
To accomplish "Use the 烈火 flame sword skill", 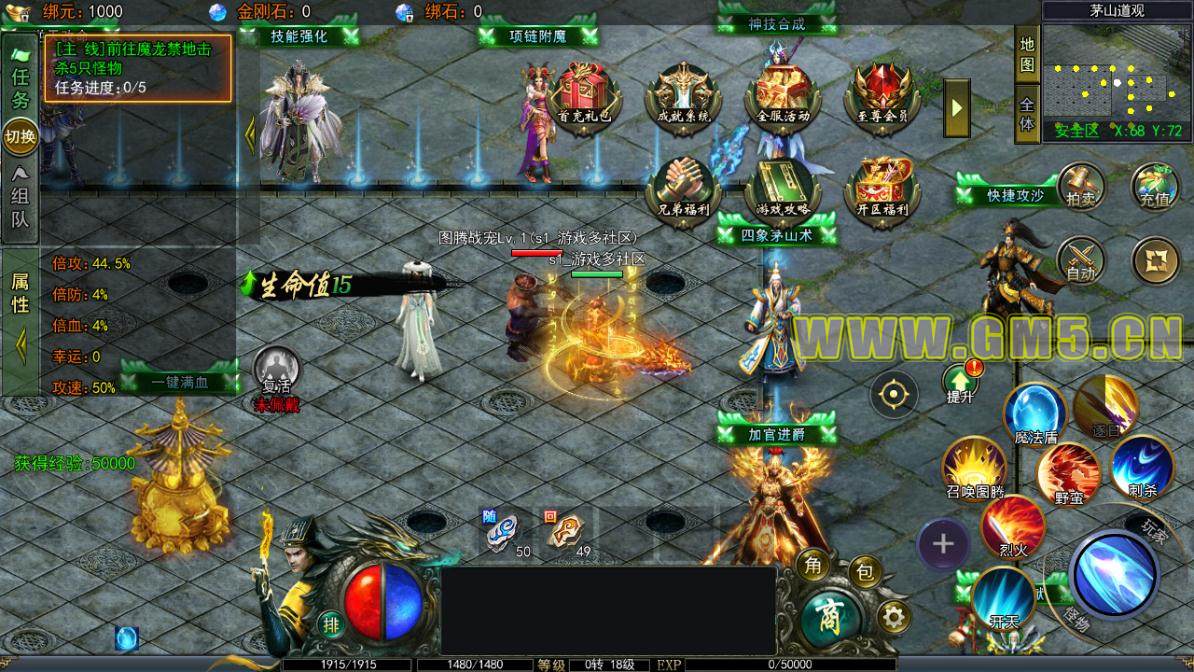I will (x=1012, y=524).
